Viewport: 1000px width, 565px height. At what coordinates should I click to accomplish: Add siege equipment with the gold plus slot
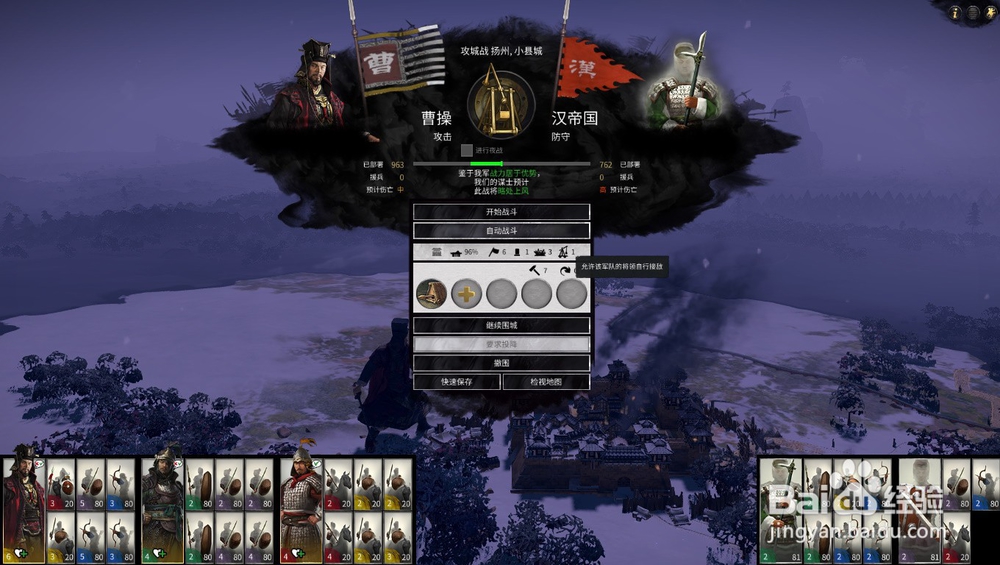click(466, 294)
